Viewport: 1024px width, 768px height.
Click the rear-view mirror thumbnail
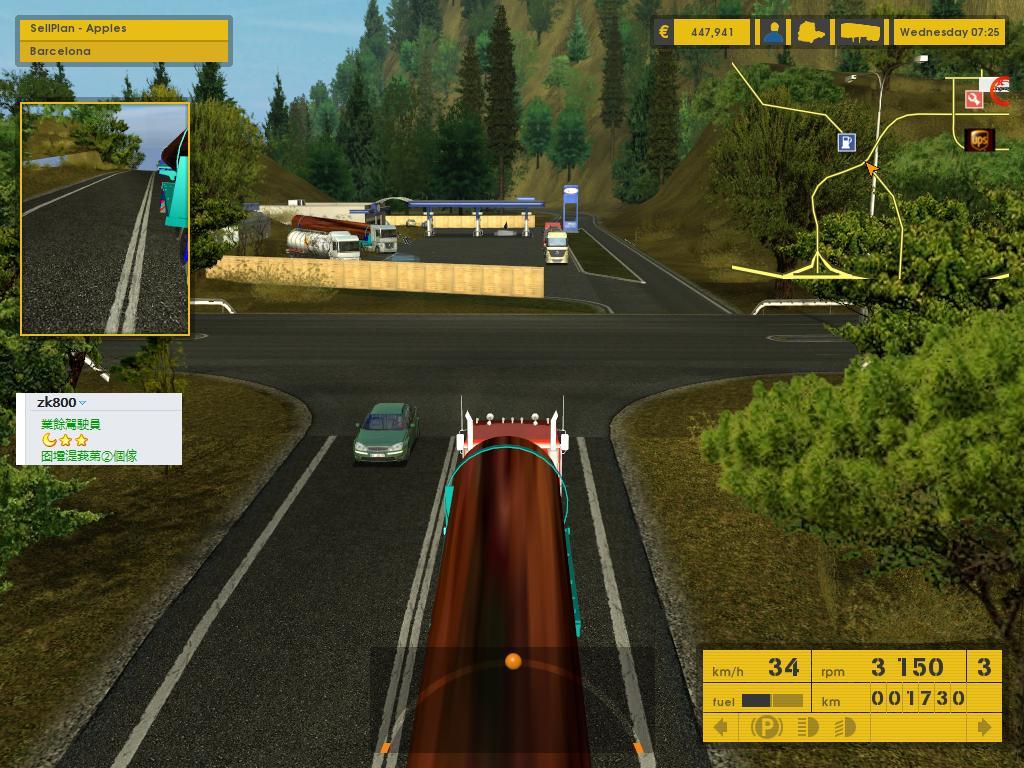(105, 219)
